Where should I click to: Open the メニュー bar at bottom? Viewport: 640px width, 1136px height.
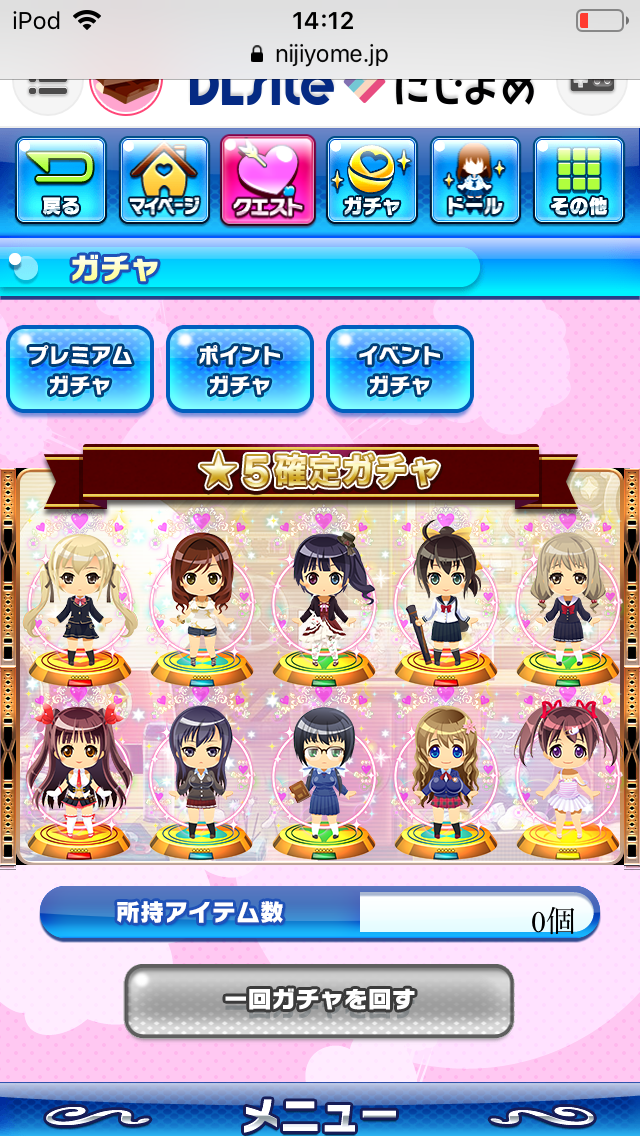tap(320, 1112)
